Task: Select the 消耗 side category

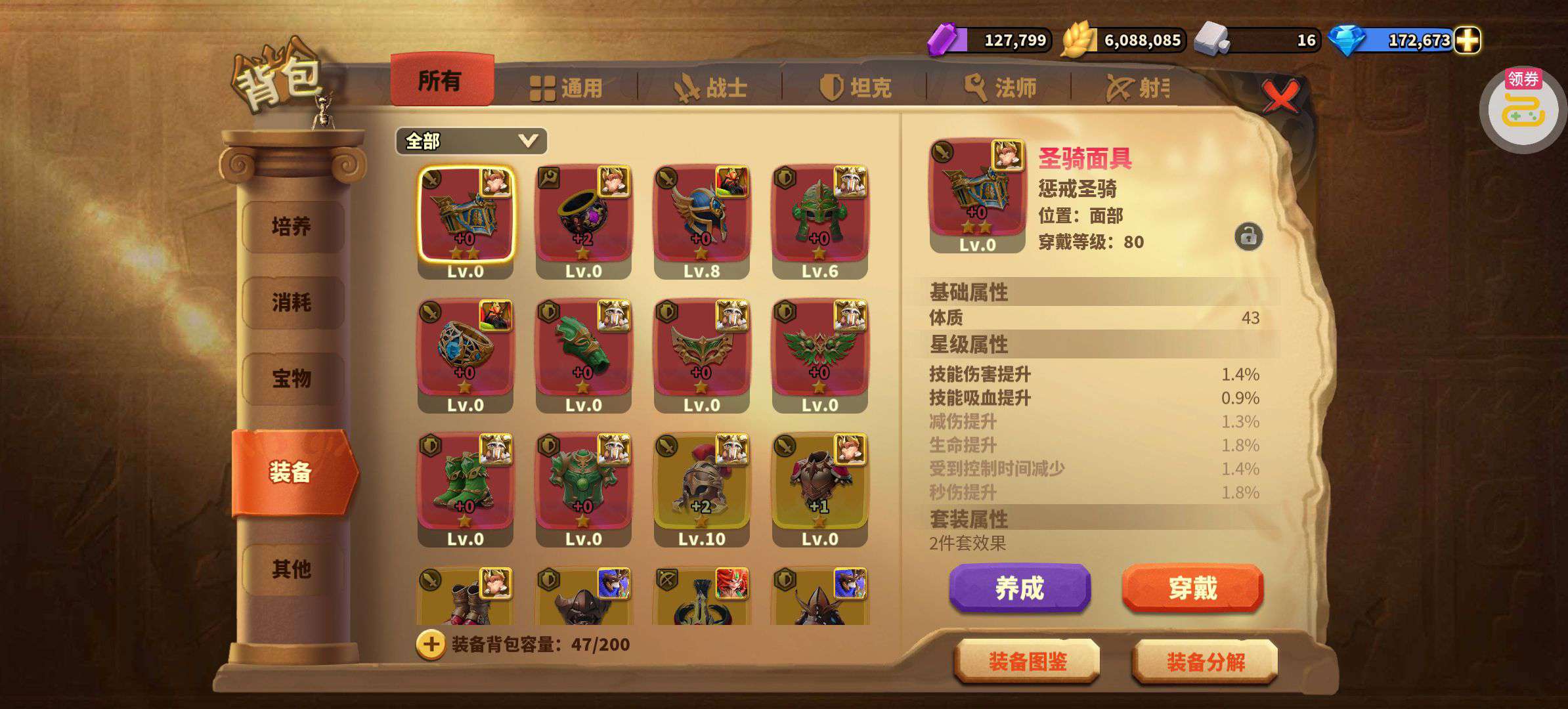Action: 292,303
